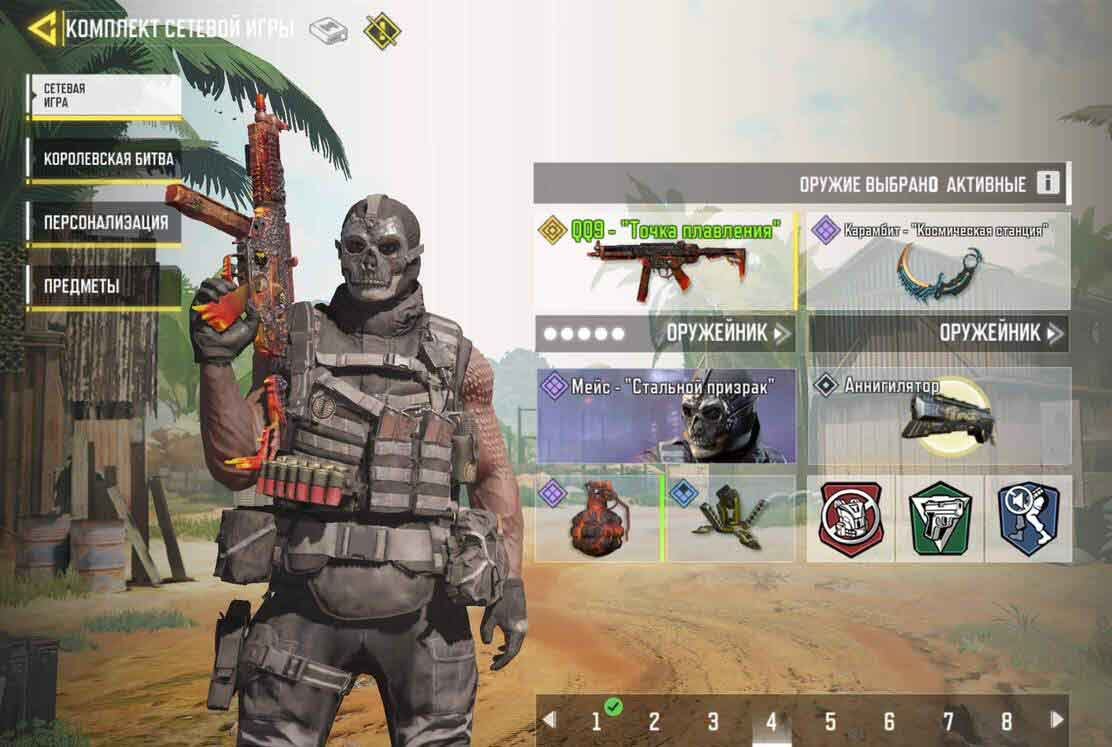1112x747 pixels.
Task: Show weapon info with the i button
Action: (1047, 184)
